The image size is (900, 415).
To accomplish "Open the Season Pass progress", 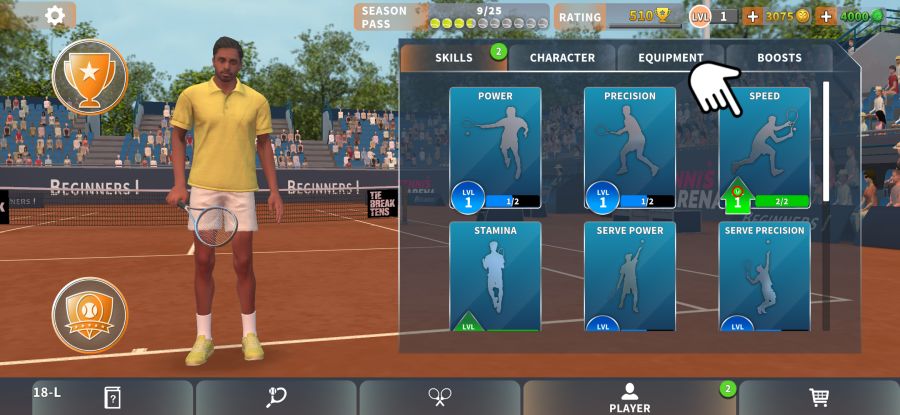I will pyautogui.click(x=452, y=17).
